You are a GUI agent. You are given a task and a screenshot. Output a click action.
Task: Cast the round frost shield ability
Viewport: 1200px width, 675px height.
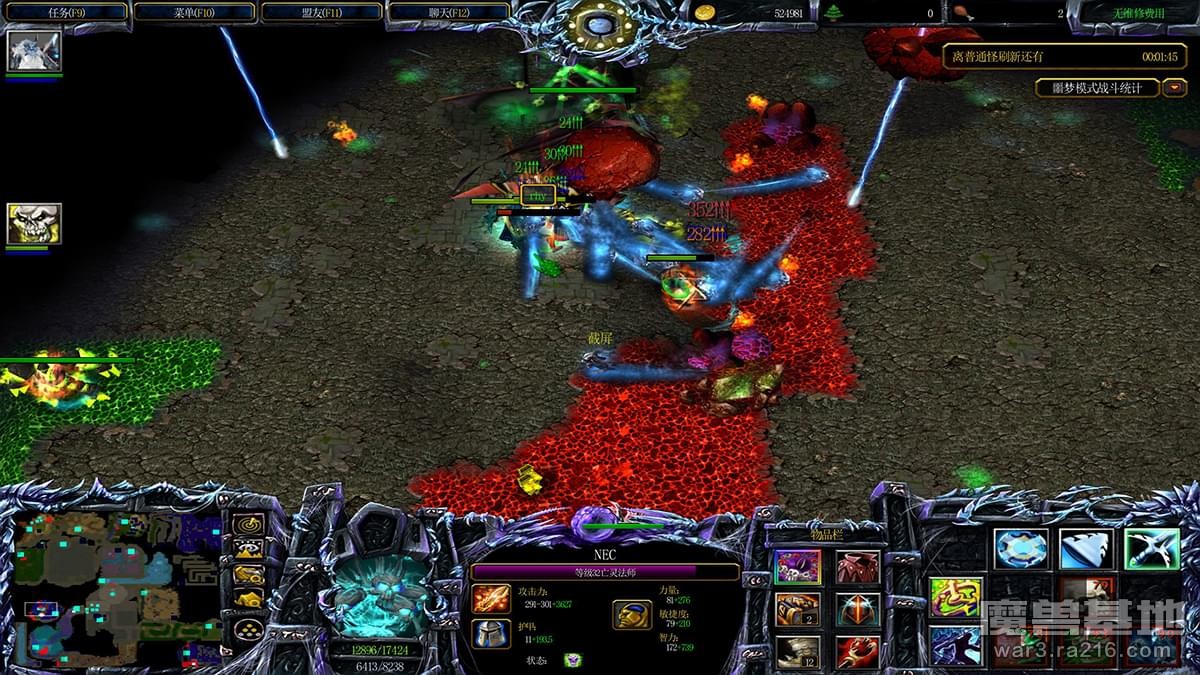point(1021,550)
